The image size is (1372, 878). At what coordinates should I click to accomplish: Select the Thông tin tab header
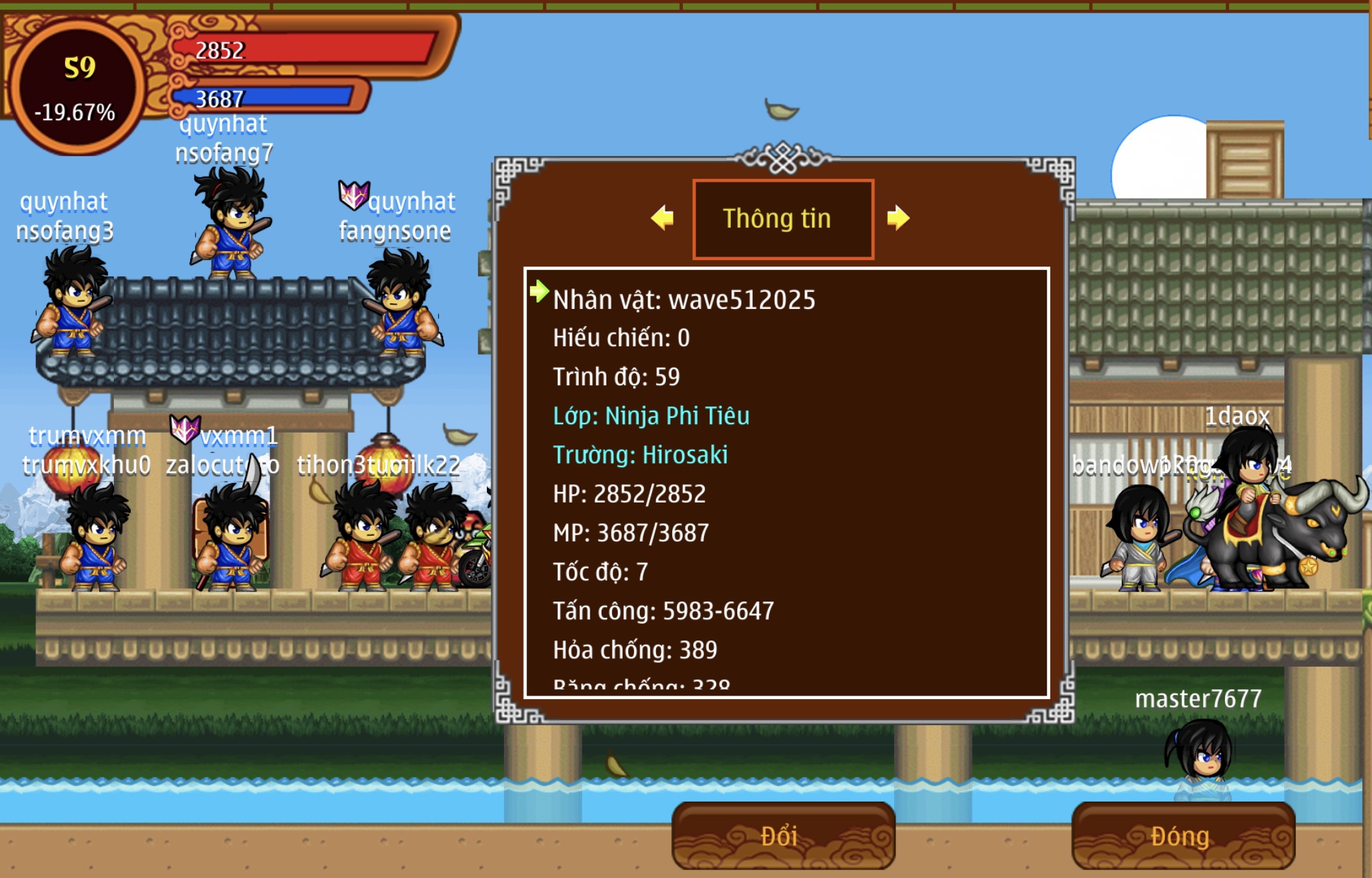(782, 219)
